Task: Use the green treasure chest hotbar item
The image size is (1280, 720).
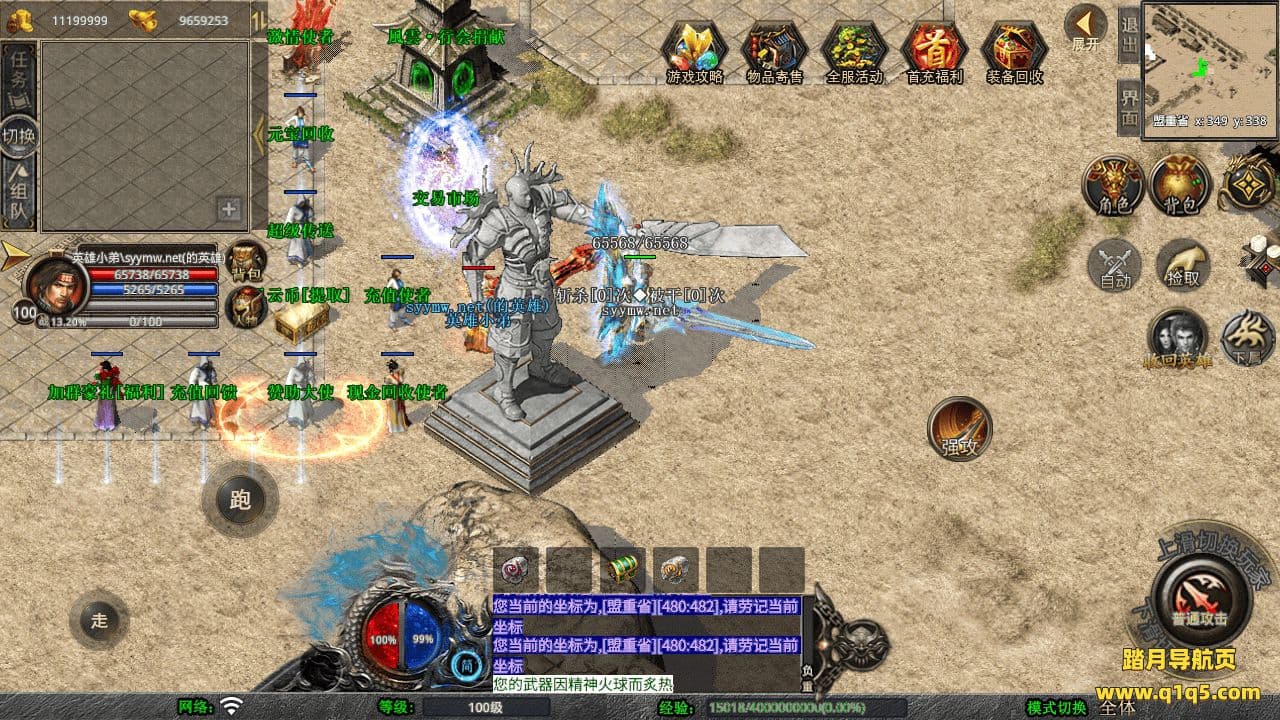Action: point(623,569)
